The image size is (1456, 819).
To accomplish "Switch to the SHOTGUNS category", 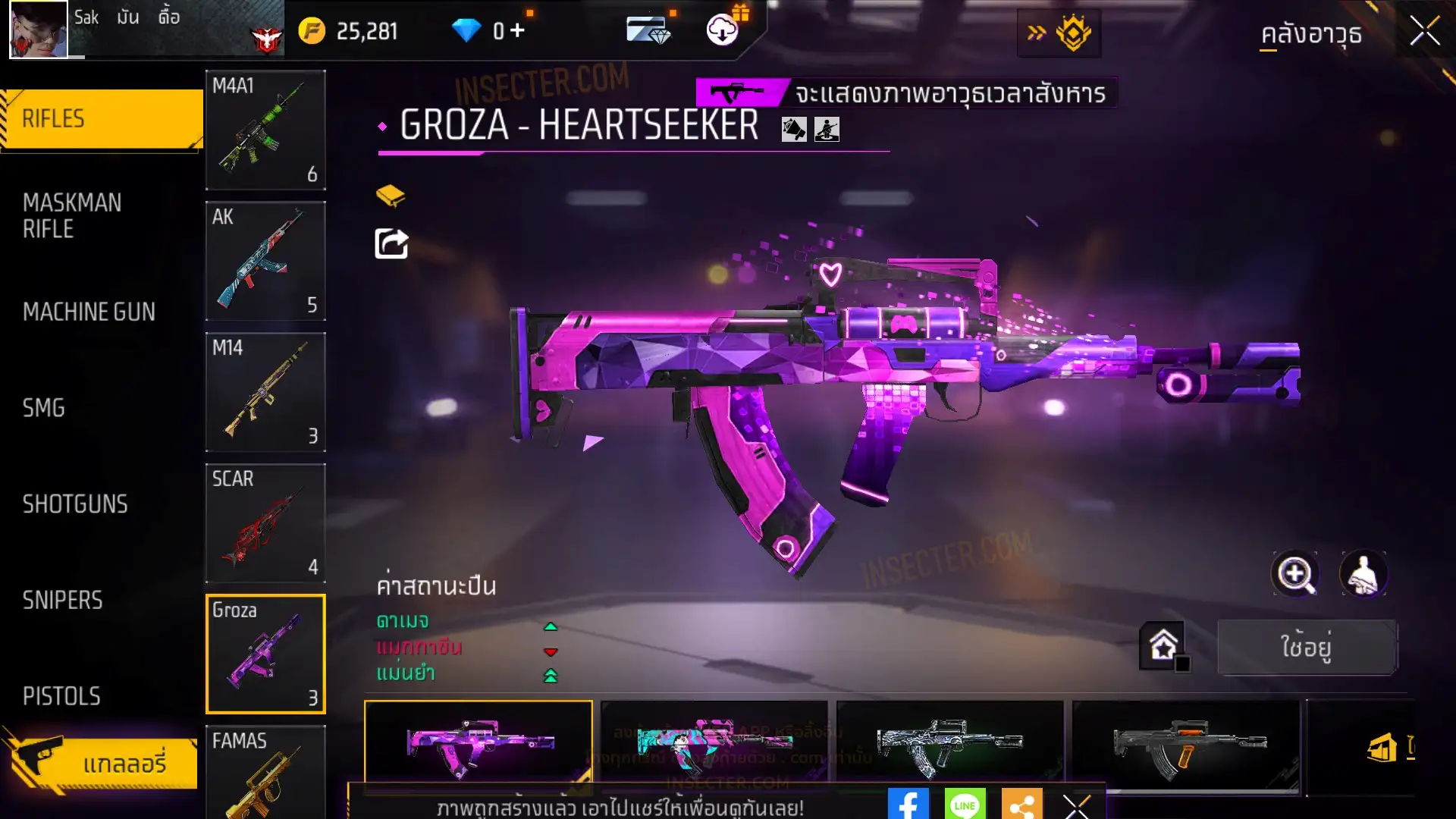I will [75, 504].
